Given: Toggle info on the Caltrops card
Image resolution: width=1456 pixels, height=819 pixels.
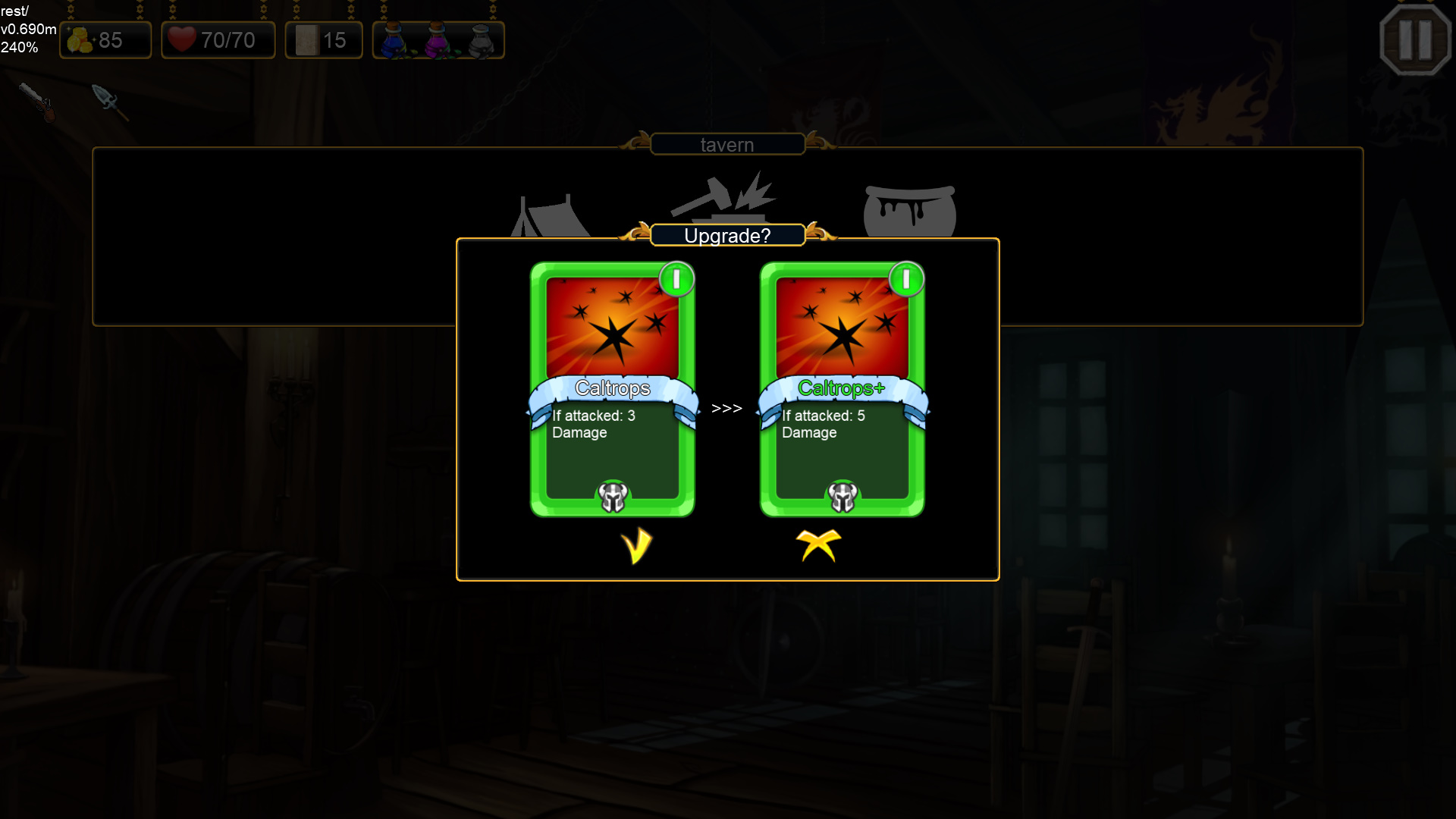Looking at the screenshot, I should point(676,279).
